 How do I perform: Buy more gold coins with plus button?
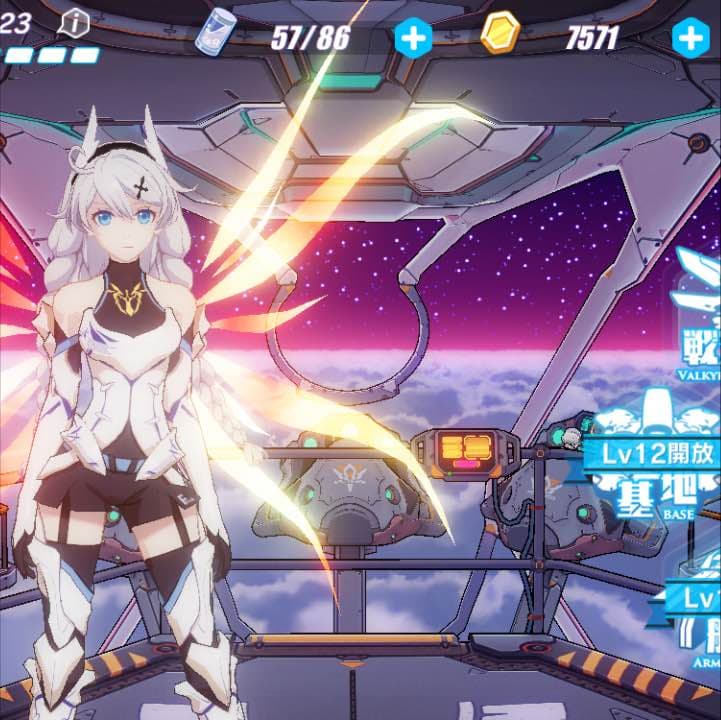tap(690, 38)
